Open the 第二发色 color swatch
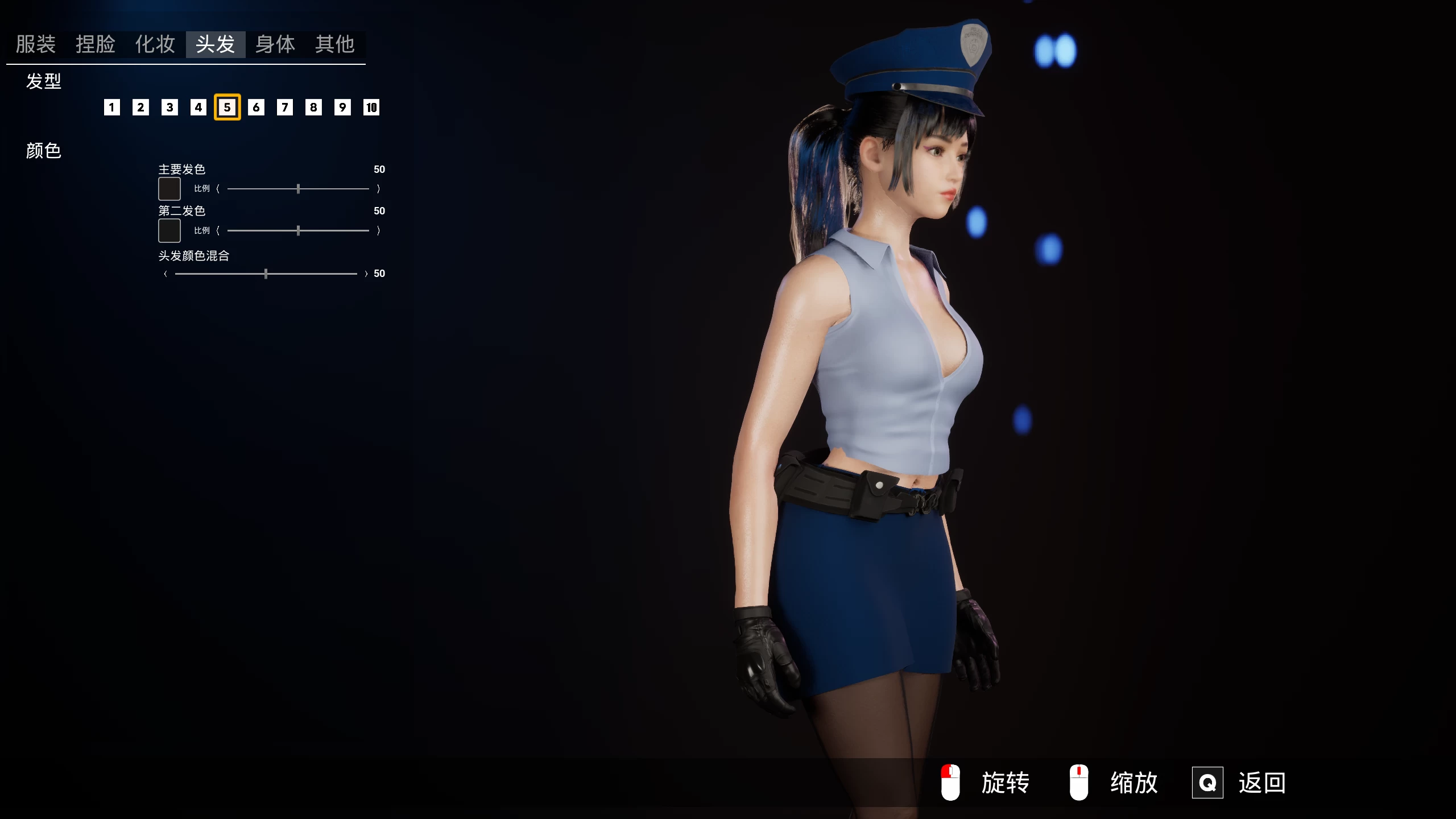 (x=169, y=230)
